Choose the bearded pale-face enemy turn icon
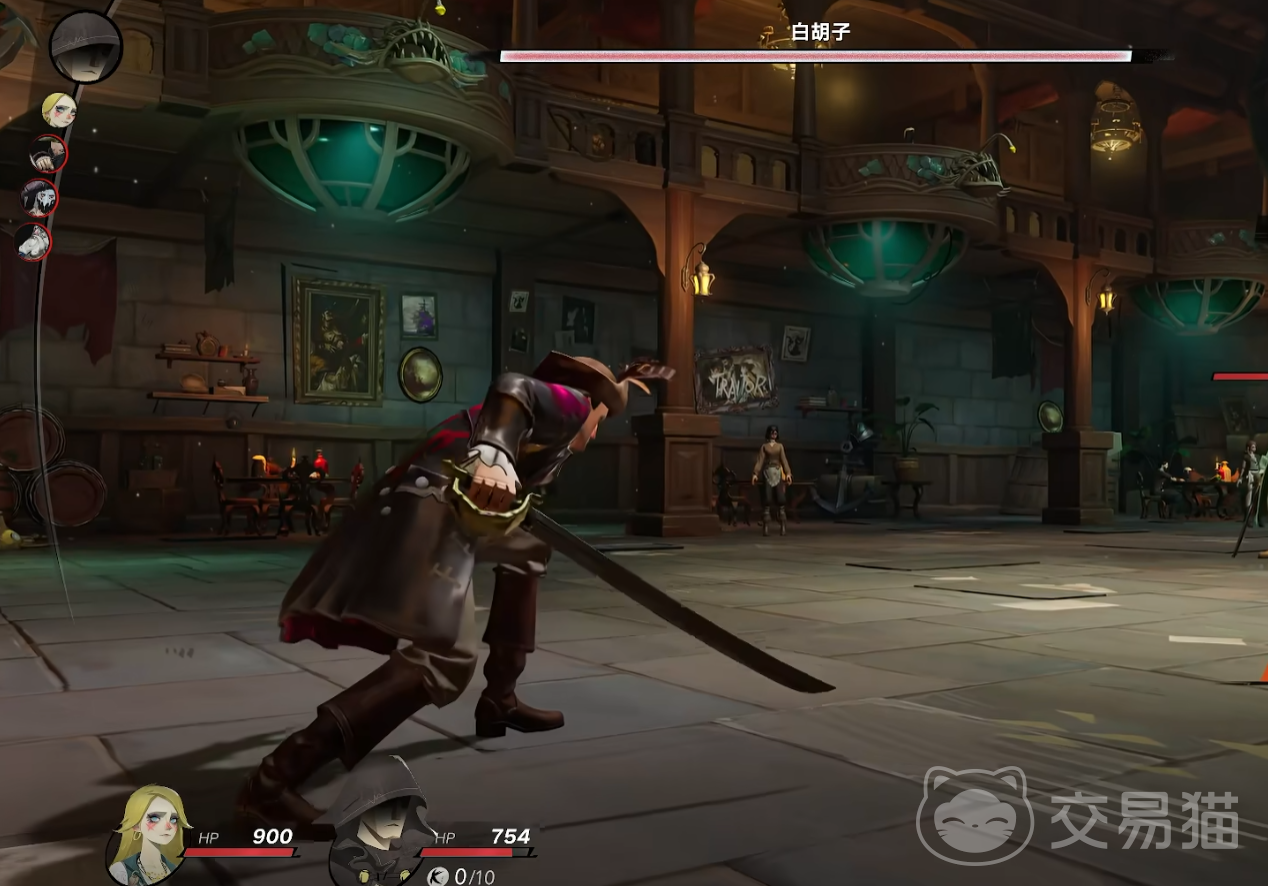Viewport: 1268px width, 886px height. click(40, 198)
